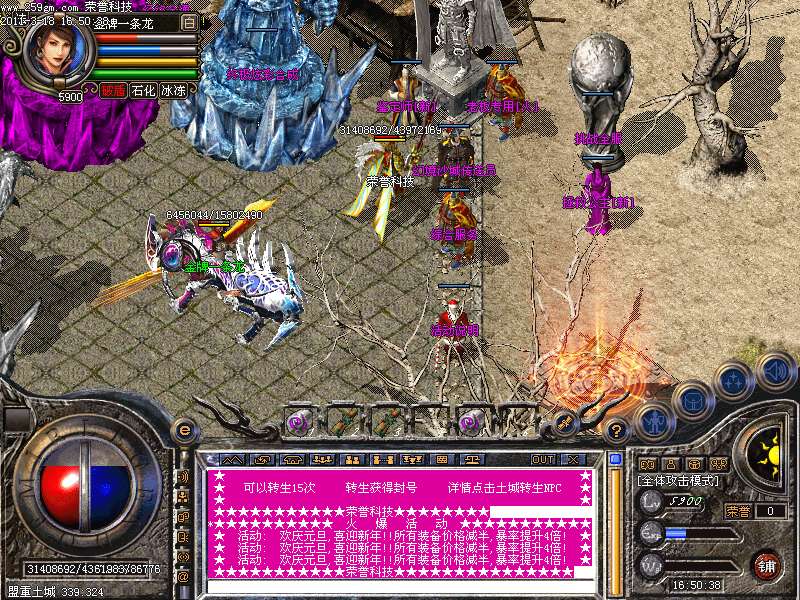Toggle the 石化 status button
This screenshot has width=800, height=600.
[x=143, y=90]
